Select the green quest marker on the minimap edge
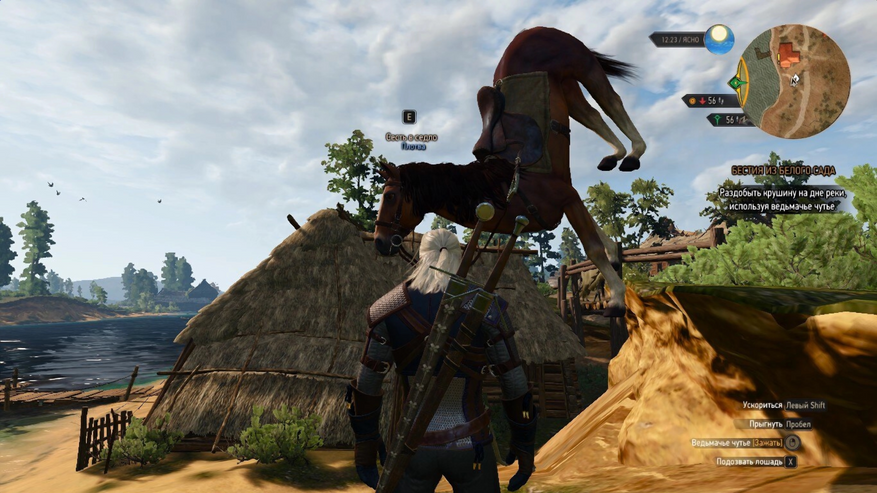Image resolution: width=877 pixels, height=493 pixels. click(x=739, y=82)
